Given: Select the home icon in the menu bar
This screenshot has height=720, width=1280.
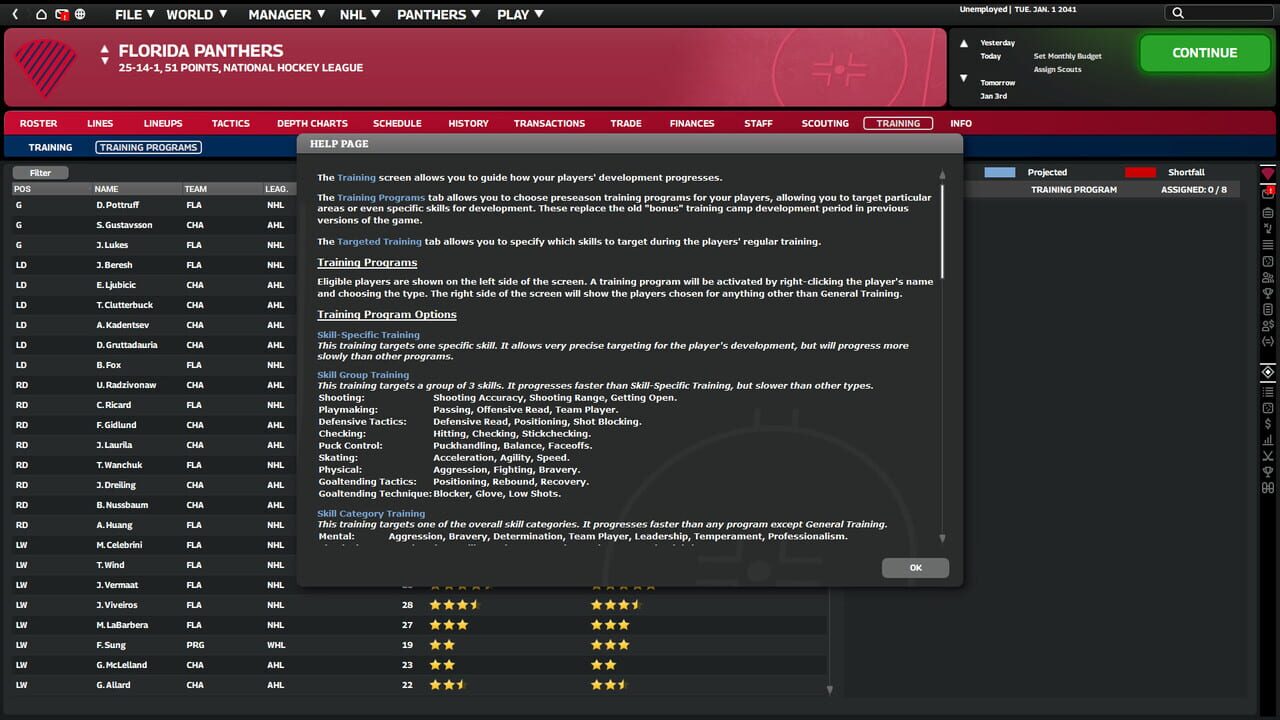Looking at the screenshot, I should tap(40, 14).
